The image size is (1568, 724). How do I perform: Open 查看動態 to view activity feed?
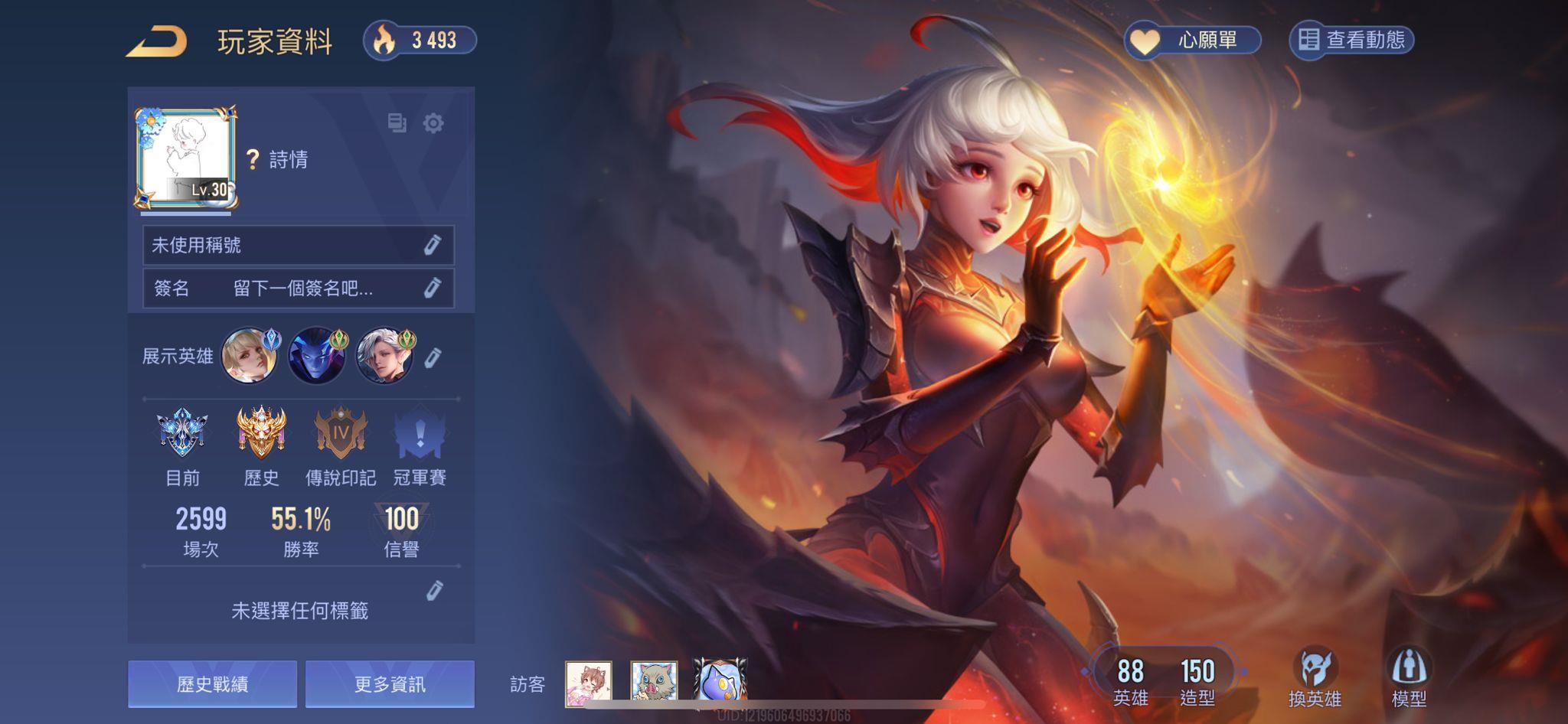(1354, 42)
